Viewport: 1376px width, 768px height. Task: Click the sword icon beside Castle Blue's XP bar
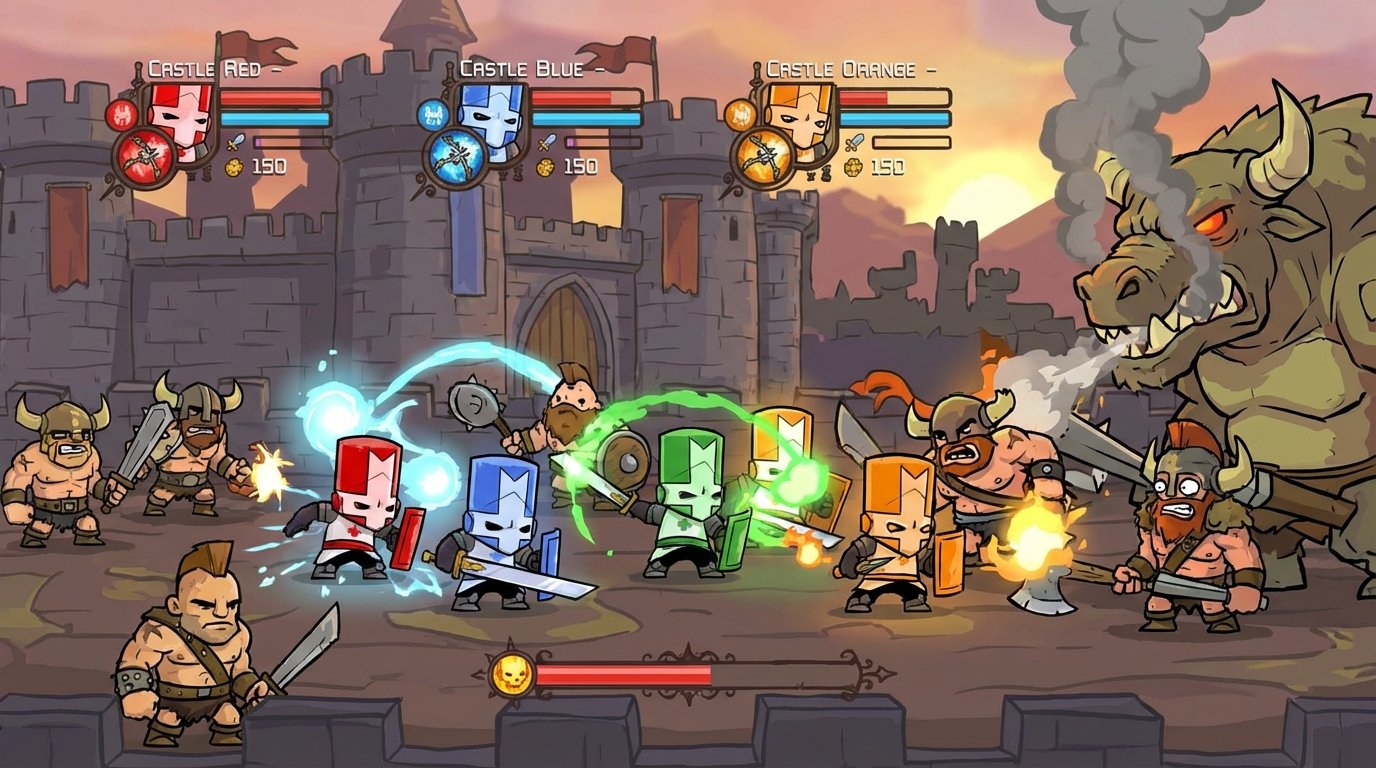pos(546,142)
